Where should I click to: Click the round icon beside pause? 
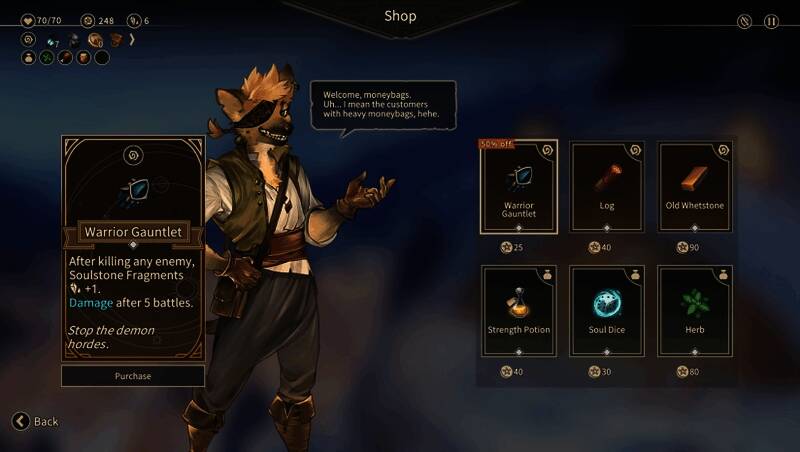[x=744, y=21]
